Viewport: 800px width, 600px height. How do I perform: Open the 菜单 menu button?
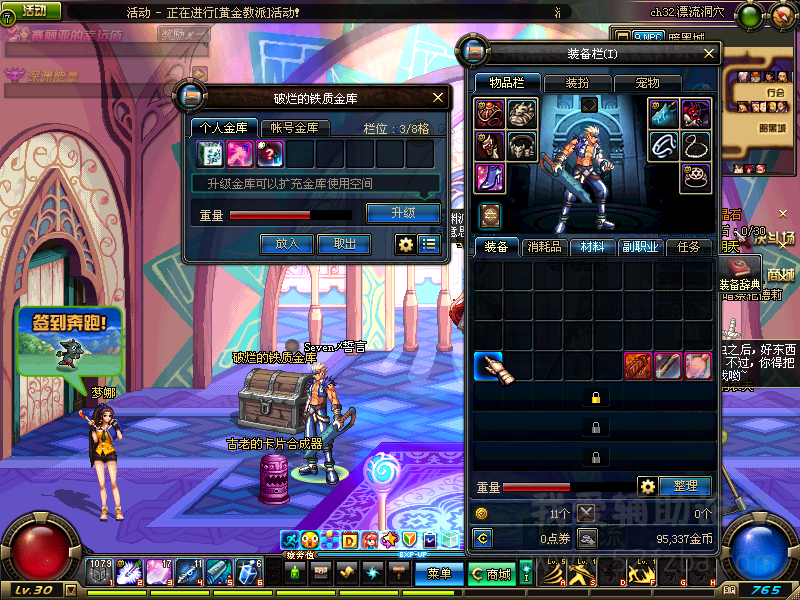tap(439, 574)
